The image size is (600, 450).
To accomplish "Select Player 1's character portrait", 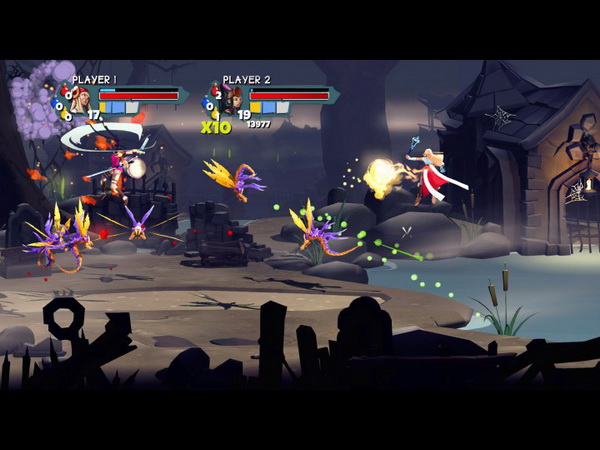I will click(81, 98).
